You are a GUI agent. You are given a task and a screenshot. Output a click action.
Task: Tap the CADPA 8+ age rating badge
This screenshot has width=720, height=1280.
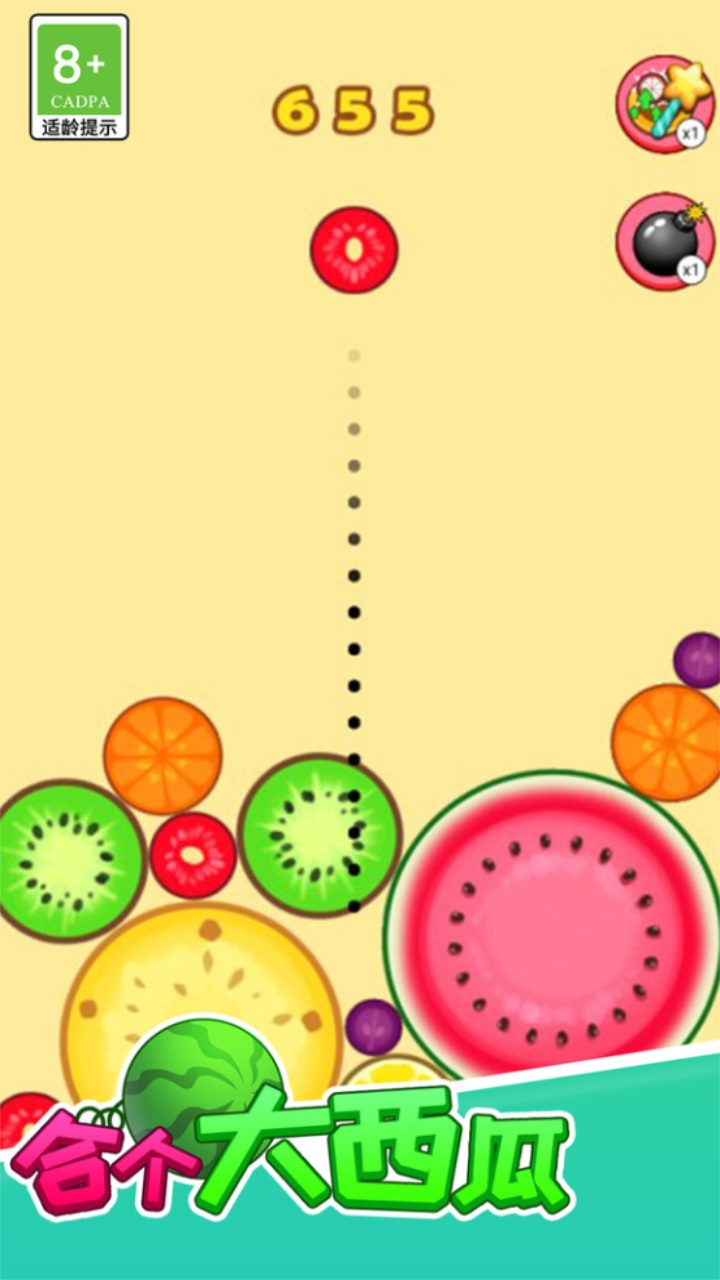point(79,77)
